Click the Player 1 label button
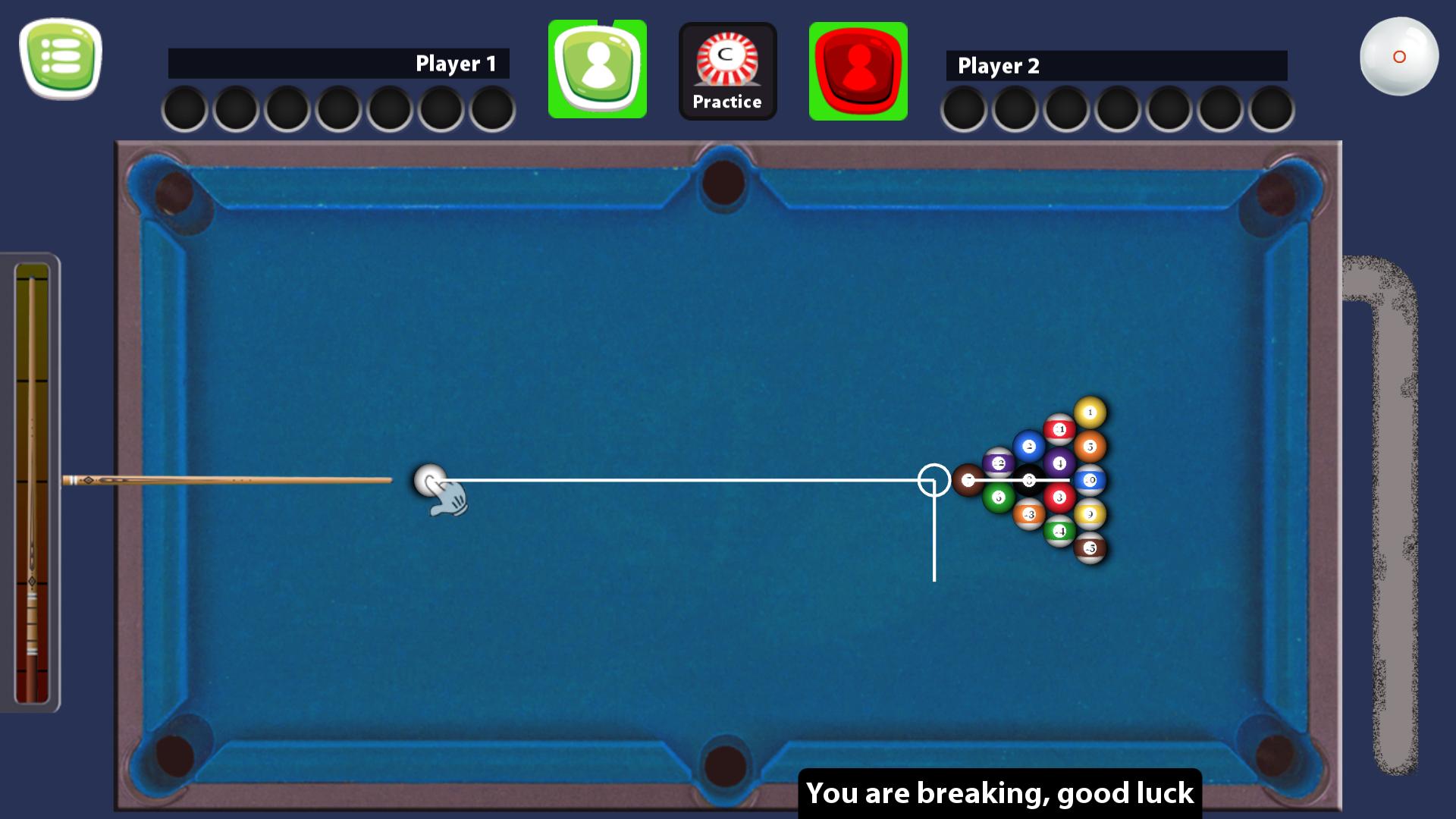1456x819 pixels. pos(455,64)
